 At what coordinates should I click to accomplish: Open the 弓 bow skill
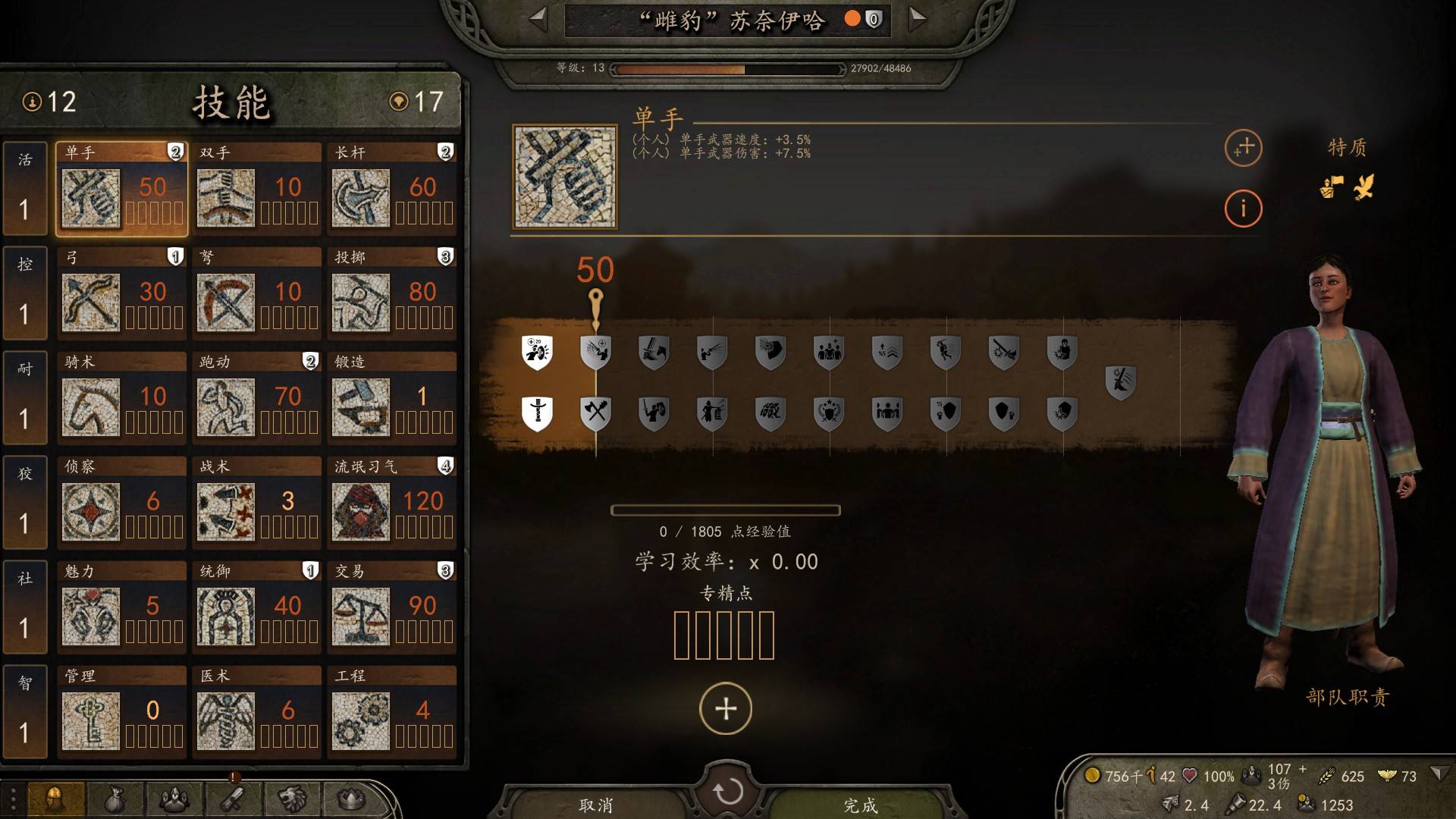(x=121, y=293)
